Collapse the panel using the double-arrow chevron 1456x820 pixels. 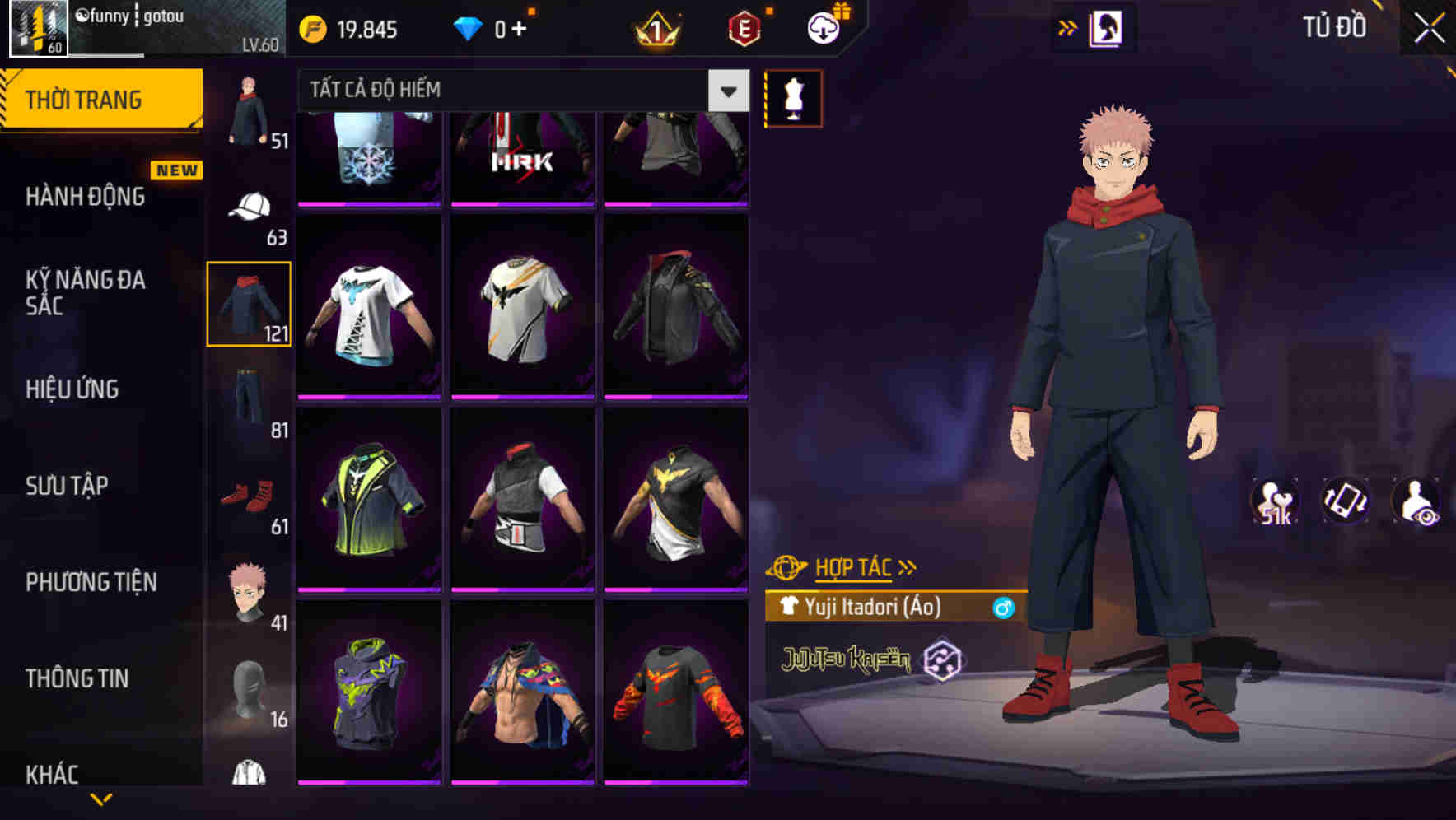1069,26
